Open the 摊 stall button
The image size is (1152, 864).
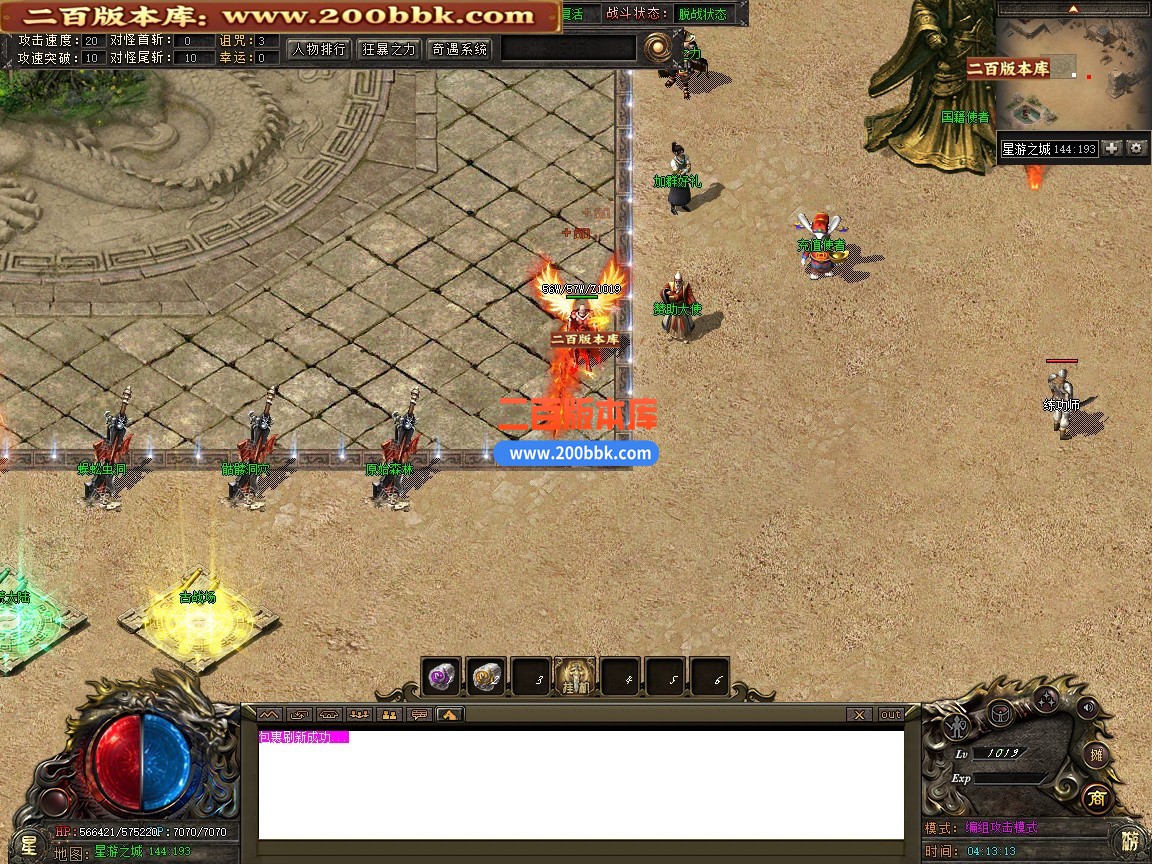pyautogui.click(x=1096, y=755)
